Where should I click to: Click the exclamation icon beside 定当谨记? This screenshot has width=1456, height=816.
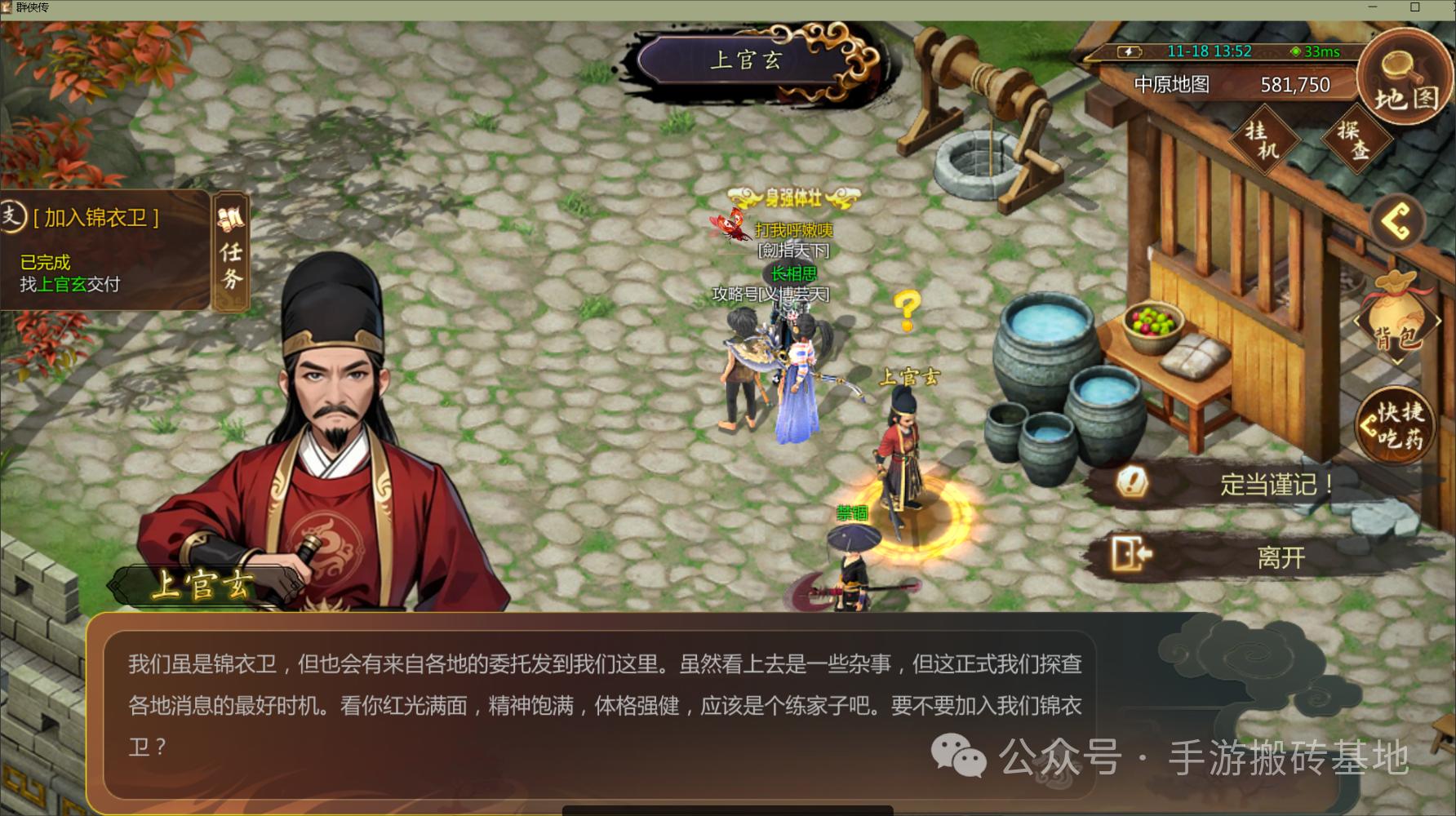point(1132,482)
